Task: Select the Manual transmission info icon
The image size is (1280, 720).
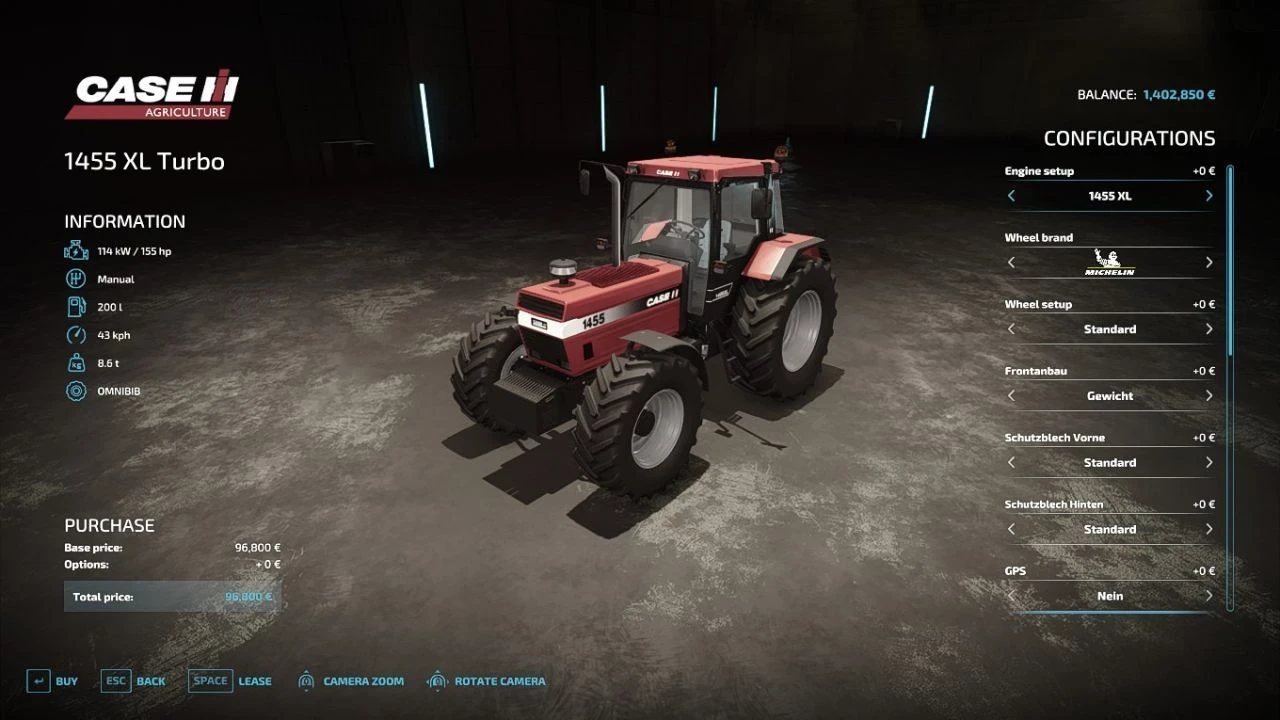Action: click(75, 278)
